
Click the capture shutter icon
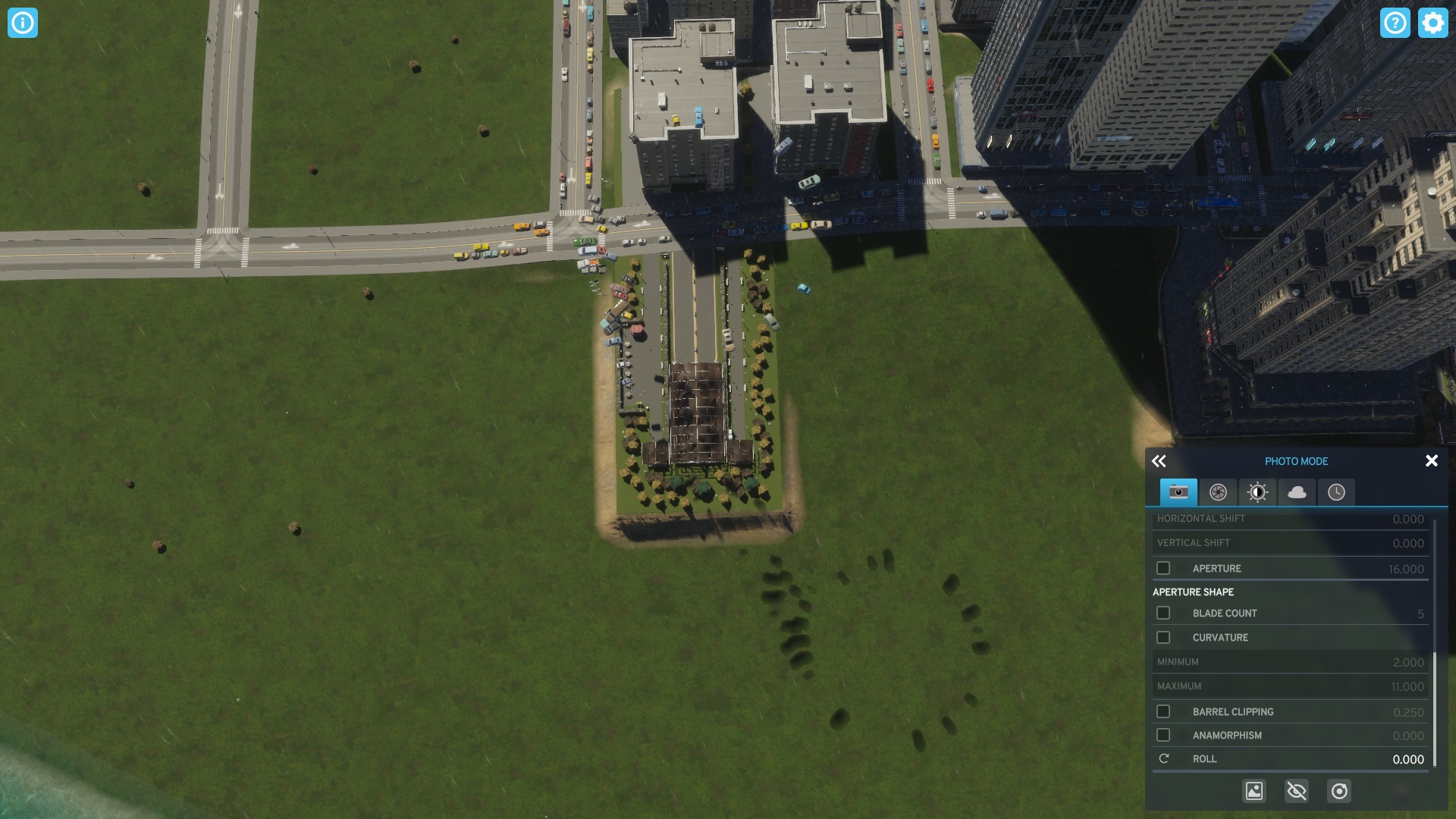(1339, 791)
